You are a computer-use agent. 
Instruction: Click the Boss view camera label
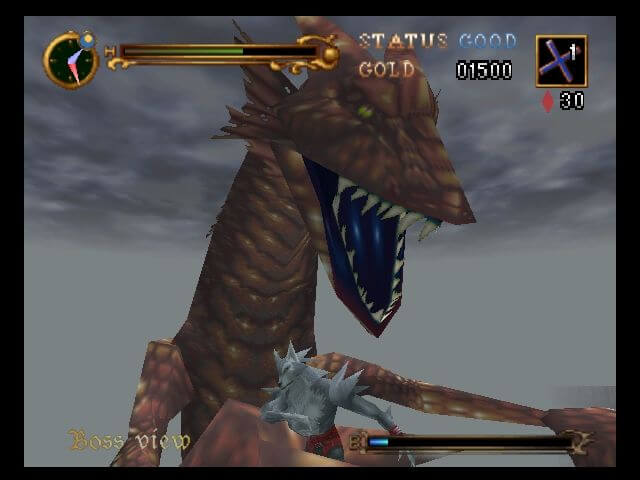(x=129, y=440)
